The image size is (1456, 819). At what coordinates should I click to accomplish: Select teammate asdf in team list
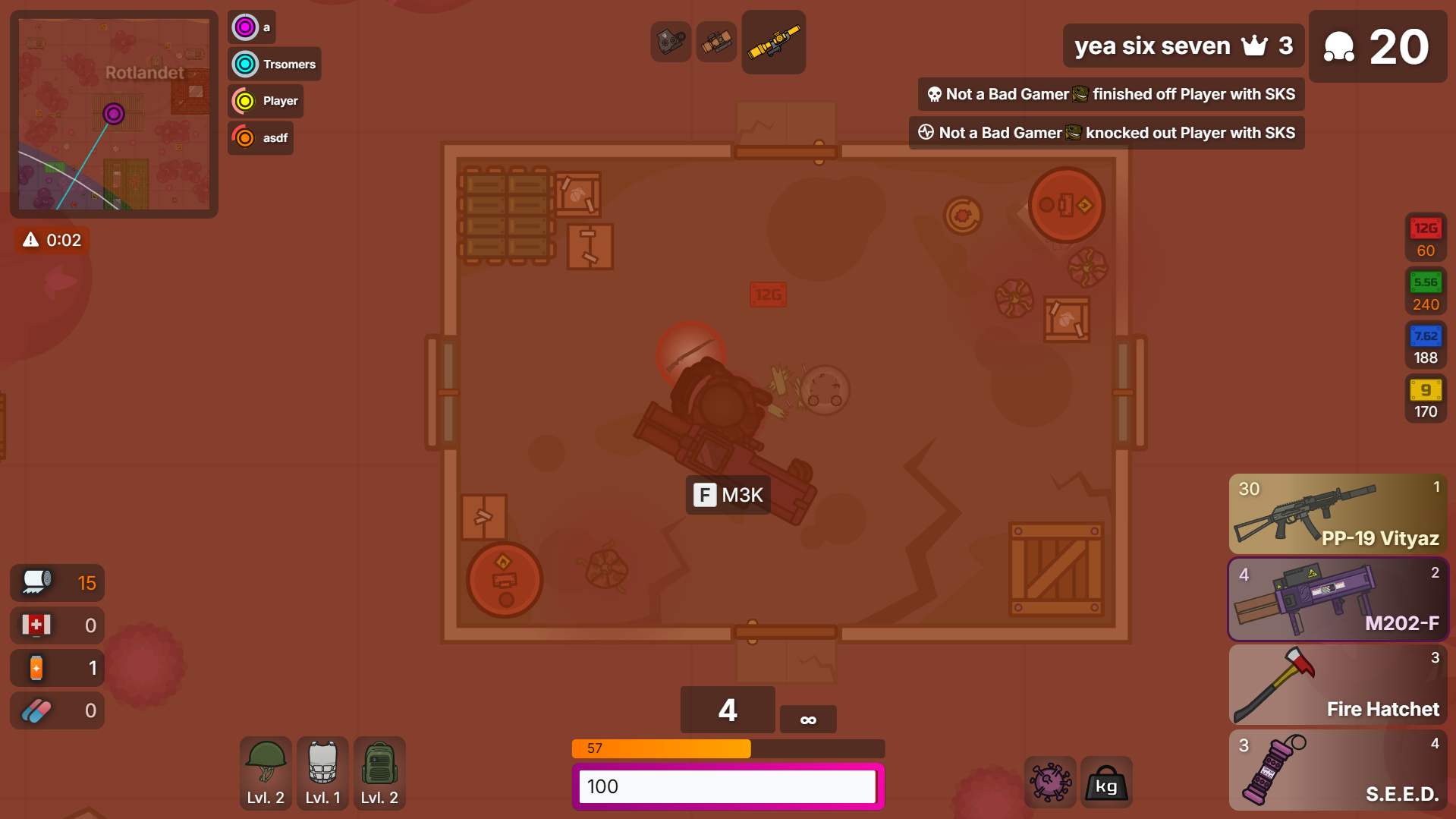[260, 138]
